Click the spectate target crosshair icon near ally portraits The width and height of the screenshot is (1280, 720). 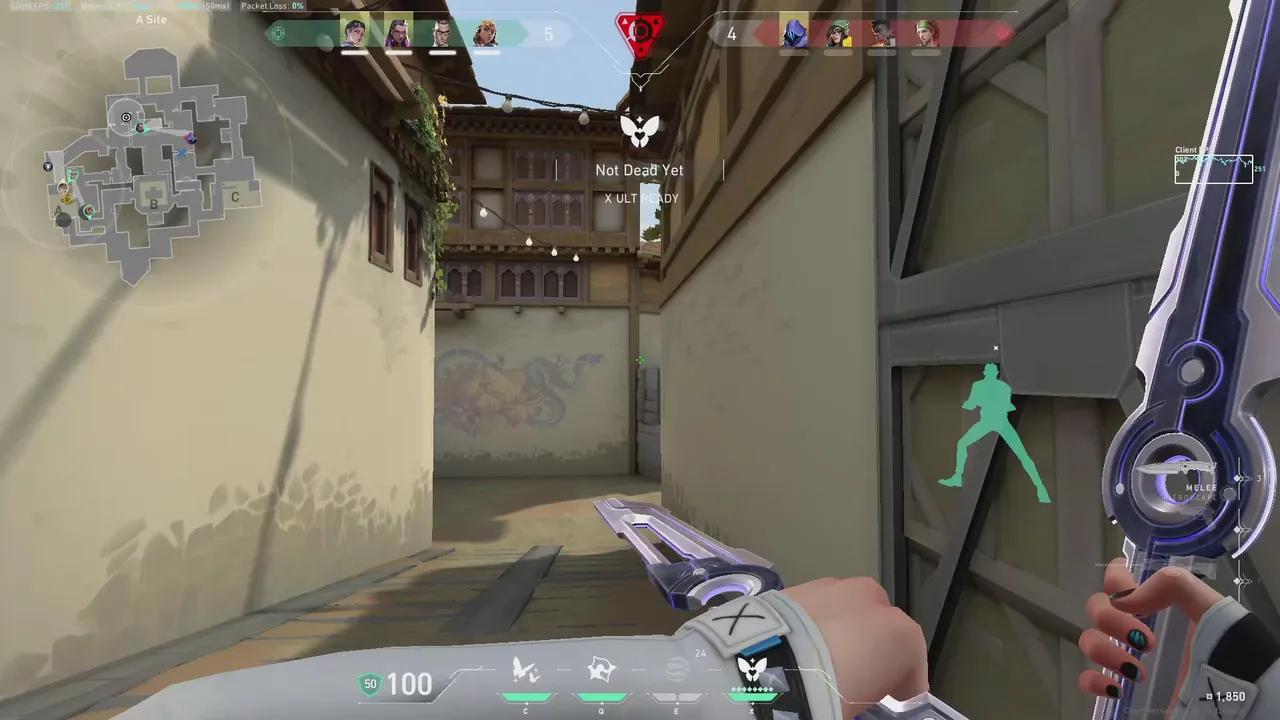(x=277, y=33)
